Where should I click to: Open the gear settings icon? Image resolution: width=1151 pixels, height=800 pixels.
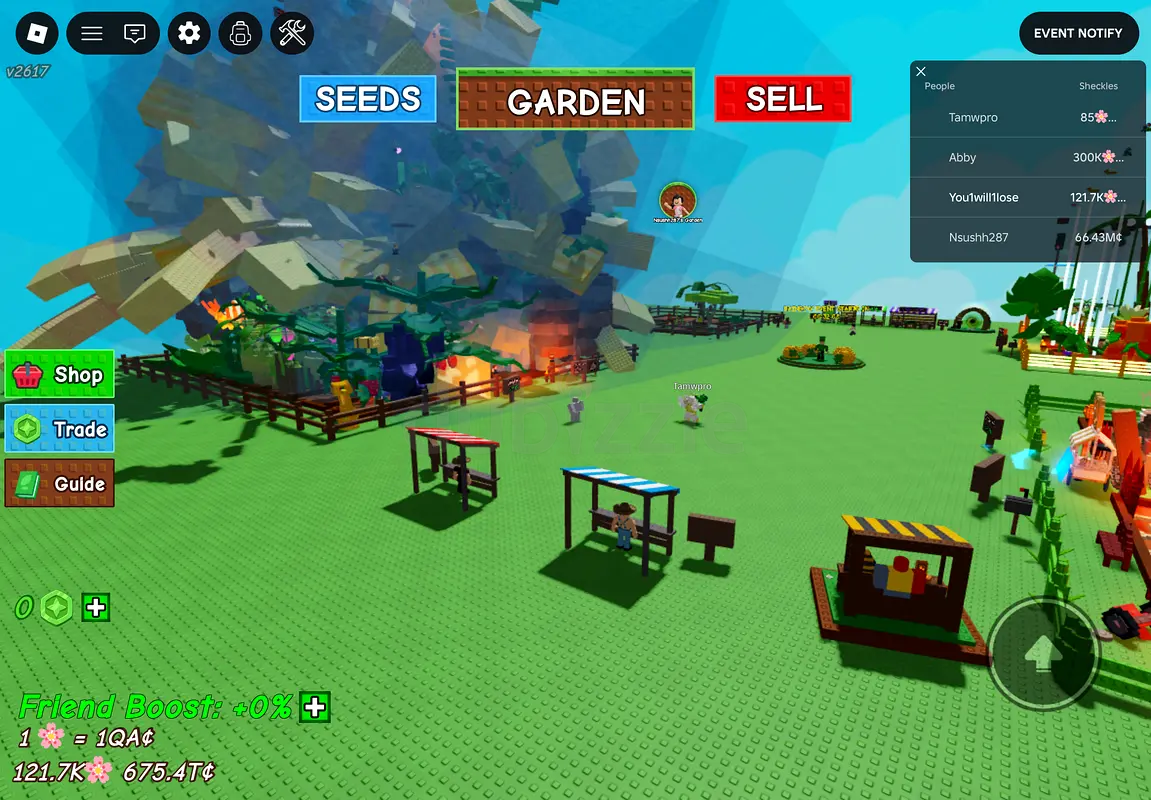coord(189,34)
